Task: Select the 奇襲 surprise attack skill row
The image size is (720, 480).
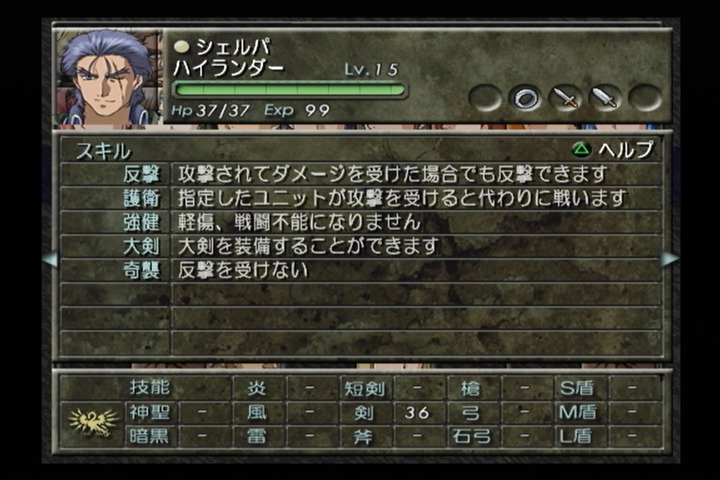Action: (x=360, y=270)
